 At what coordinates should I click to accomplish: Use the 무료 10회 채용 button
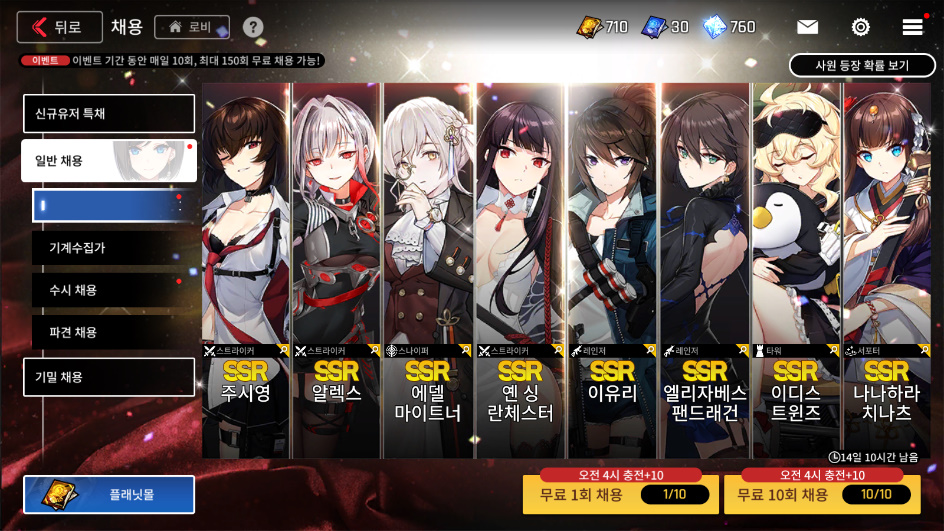[821, 495]
